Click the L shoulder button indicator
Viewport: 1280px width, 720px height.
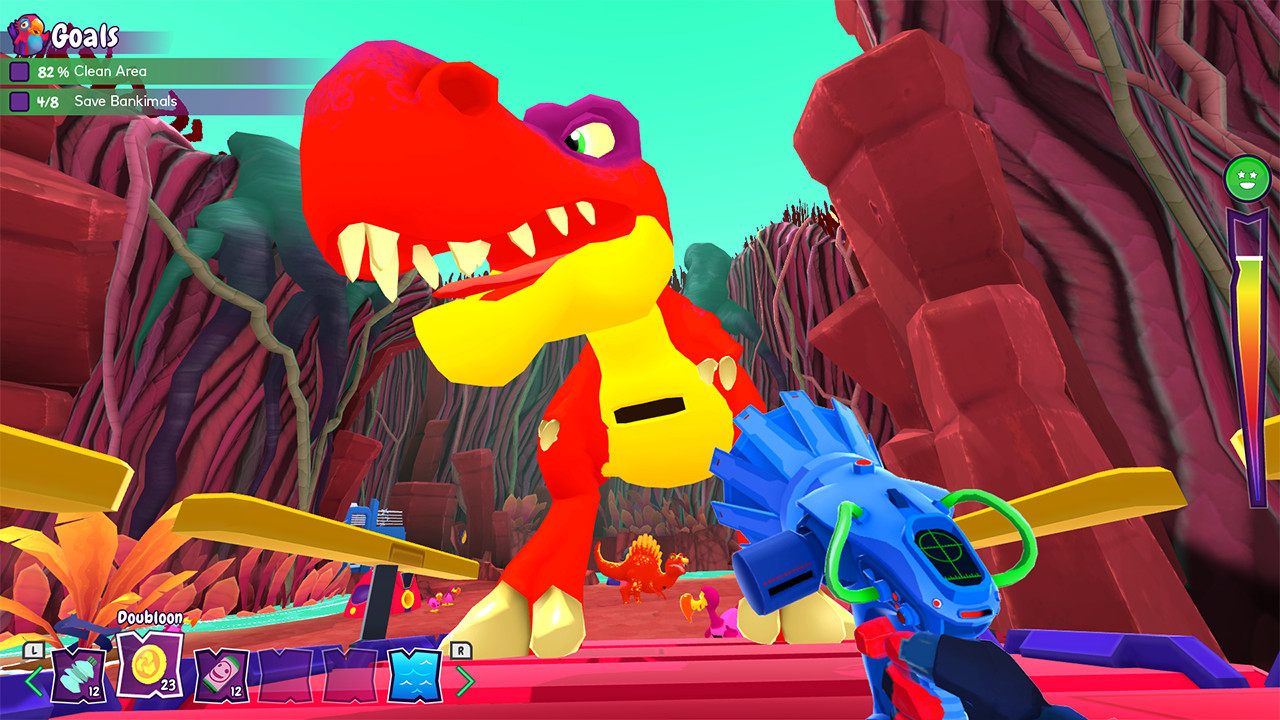(32, 650)
